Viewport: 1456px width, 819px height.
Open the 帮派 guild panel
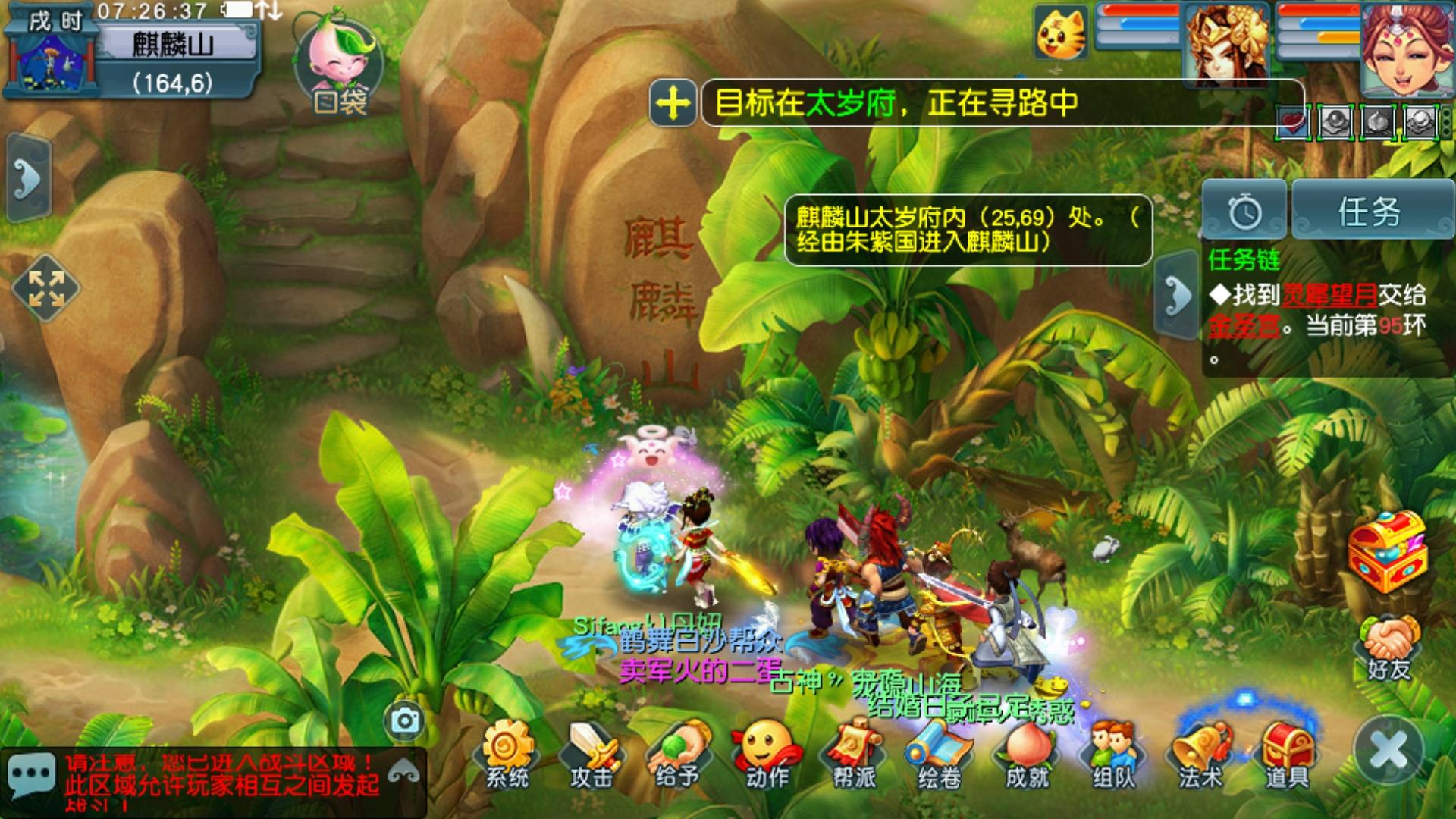tap(854, 754)
